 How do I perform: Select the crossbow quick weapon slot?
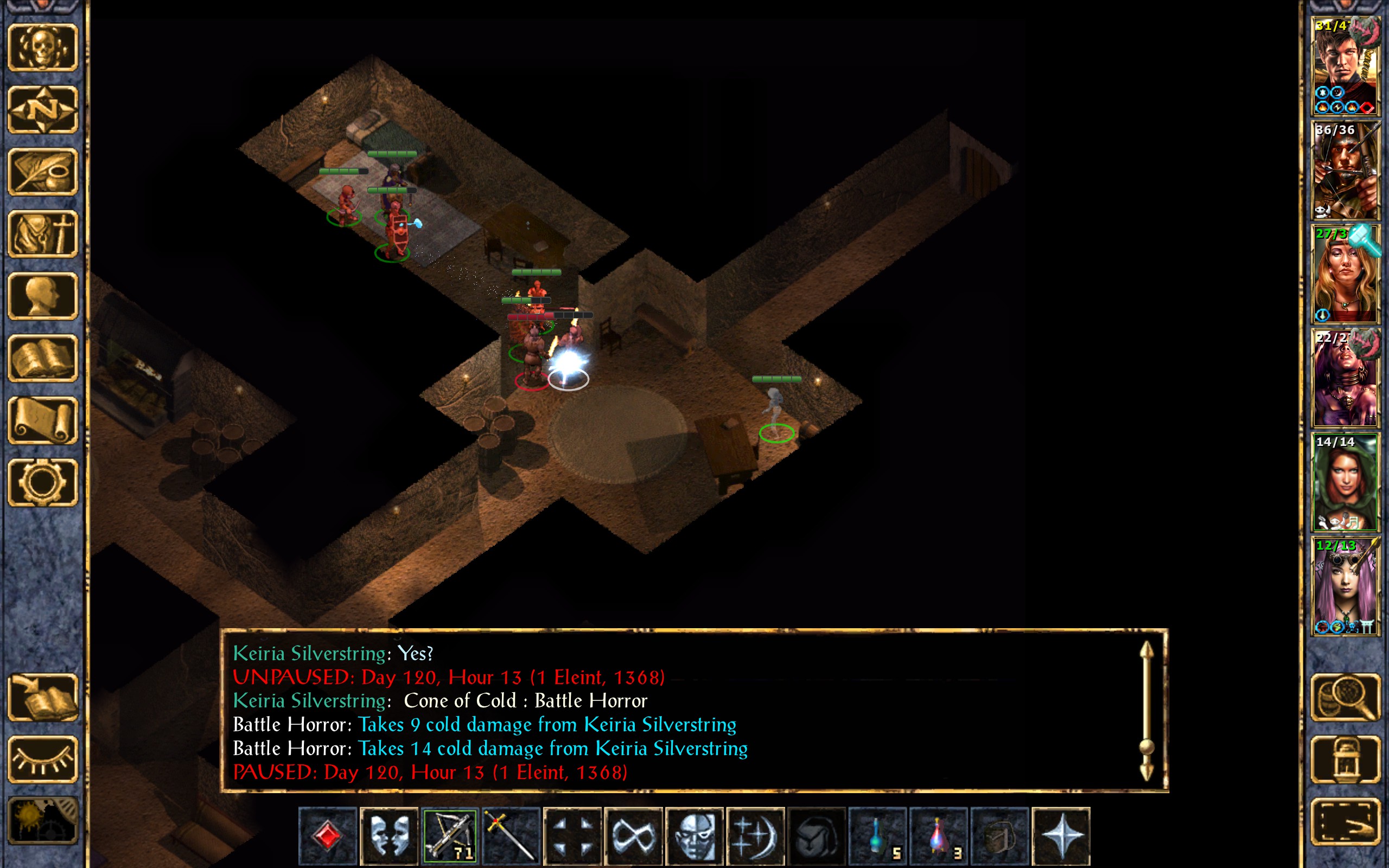[450, 836]
